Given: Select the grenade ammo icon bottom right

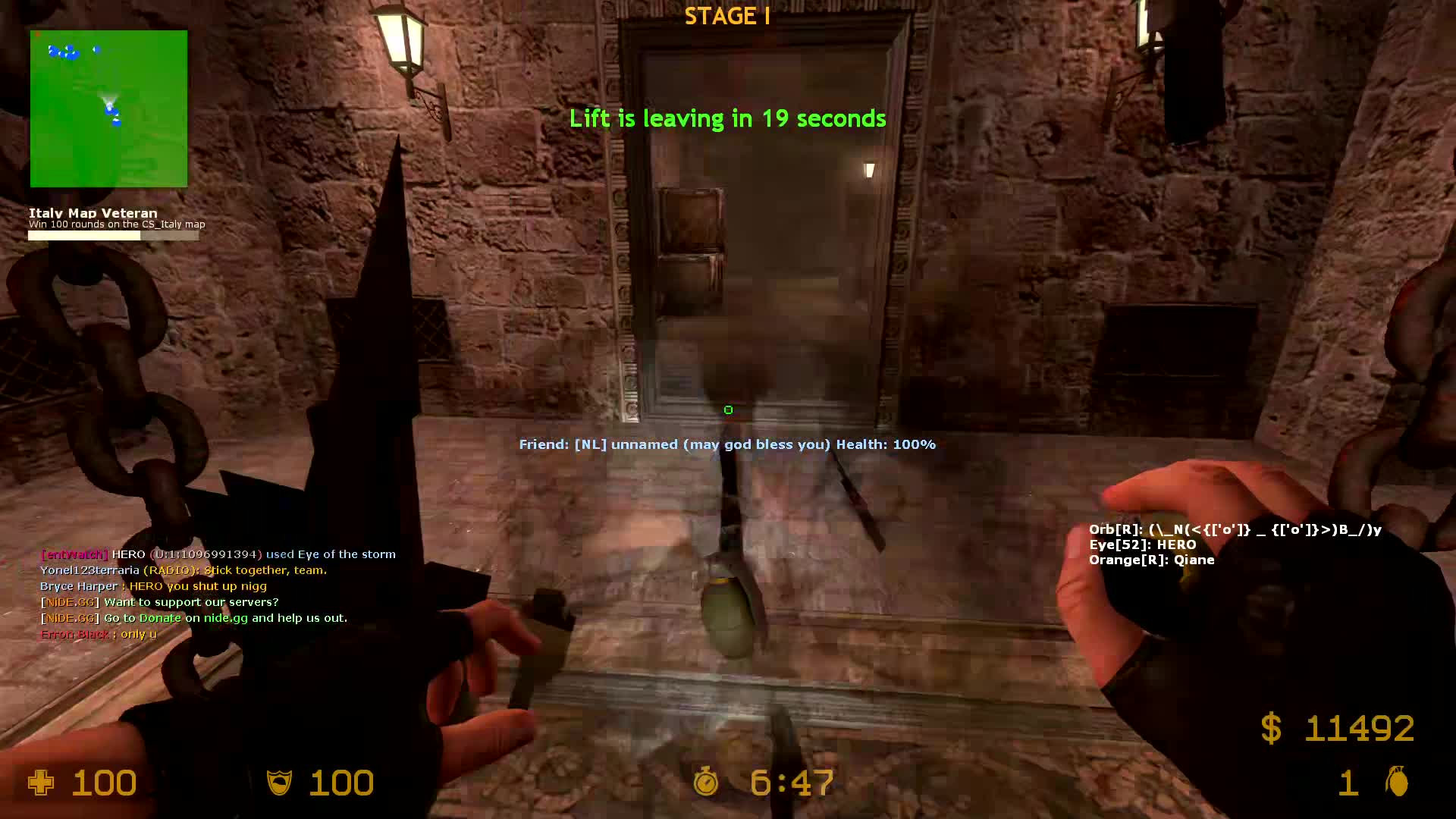Looking at the screenshot, I should [1398, 783].
